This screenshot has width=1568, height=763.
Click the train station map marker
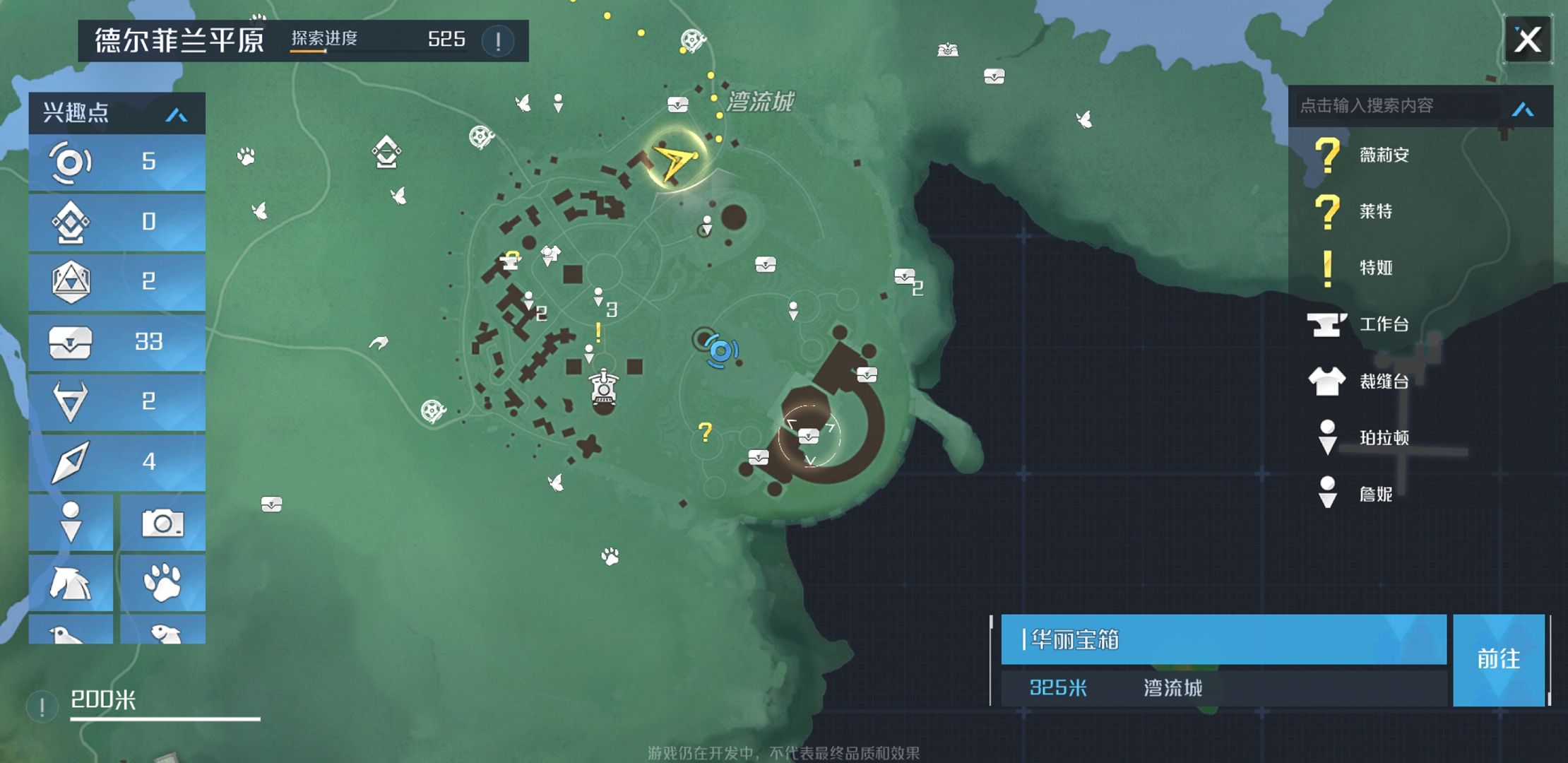point(604,388)
